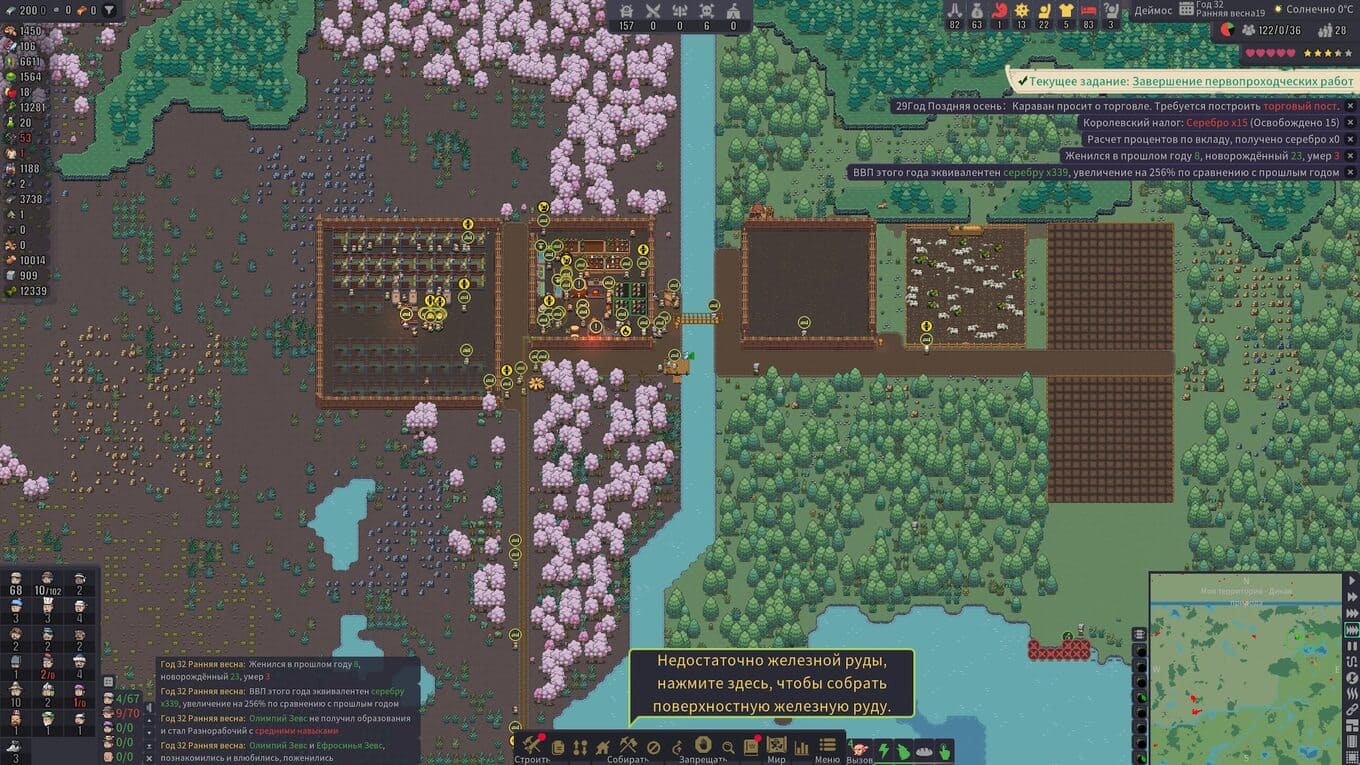1360x765 pixels.
Task: Dismiss the GDP yearly report notification
Action: (x=1349, y=173)
